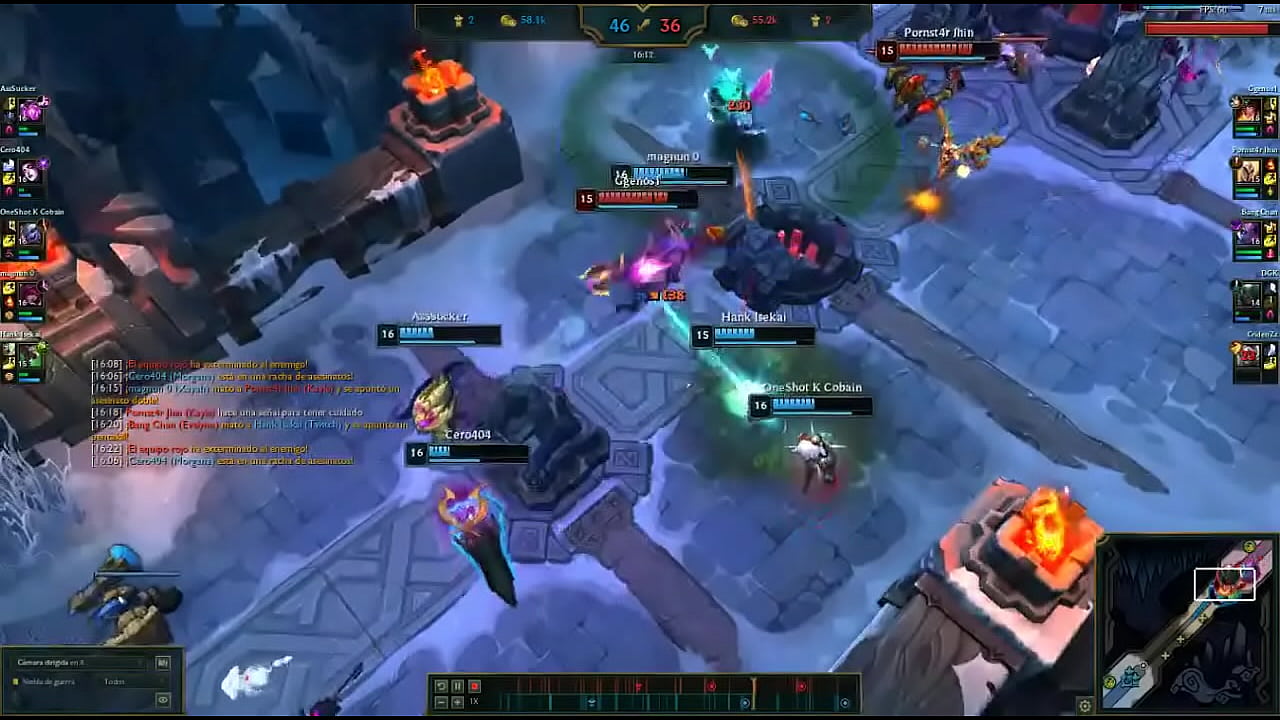
Task: Open the Cámara dirigida dropdown
Action: pyautogui.click(x=80, y=662)
